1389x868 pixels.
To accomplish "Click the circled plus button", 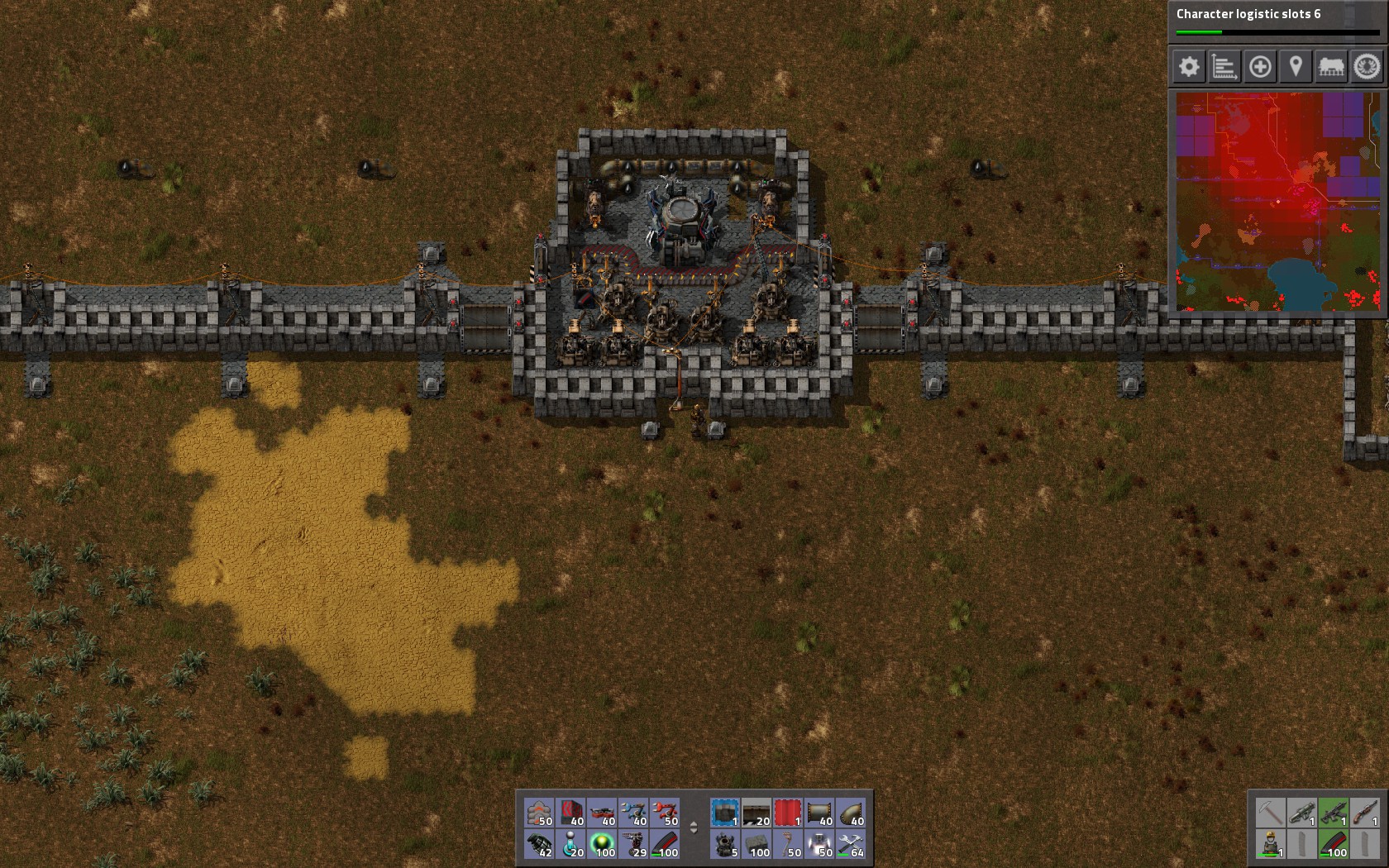I will click(1260, 67).
